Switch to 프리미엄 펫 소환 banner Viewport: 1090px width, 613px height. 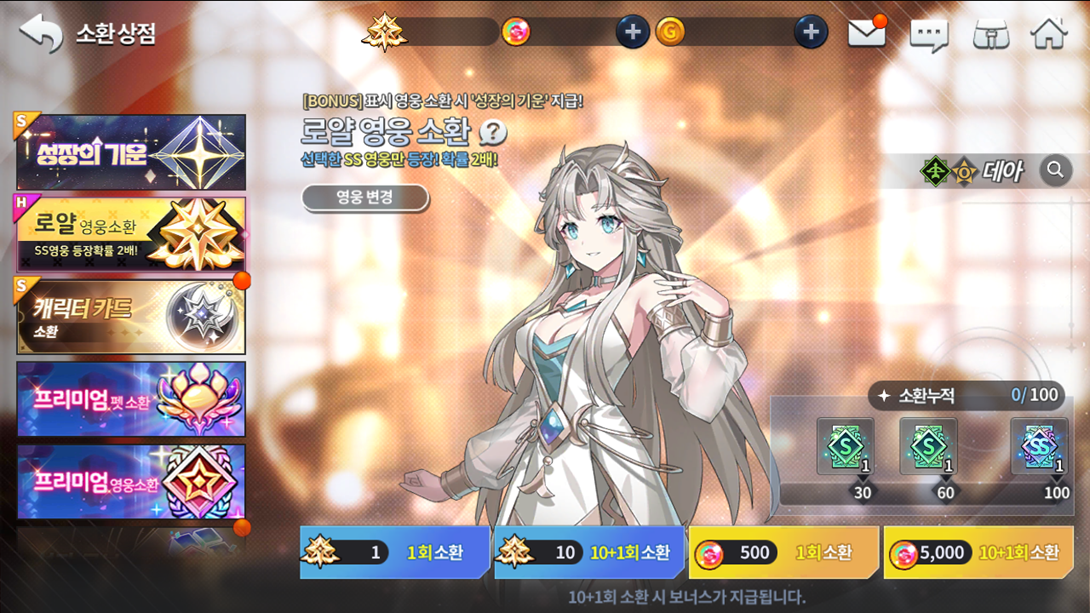(x=131, y=399)
